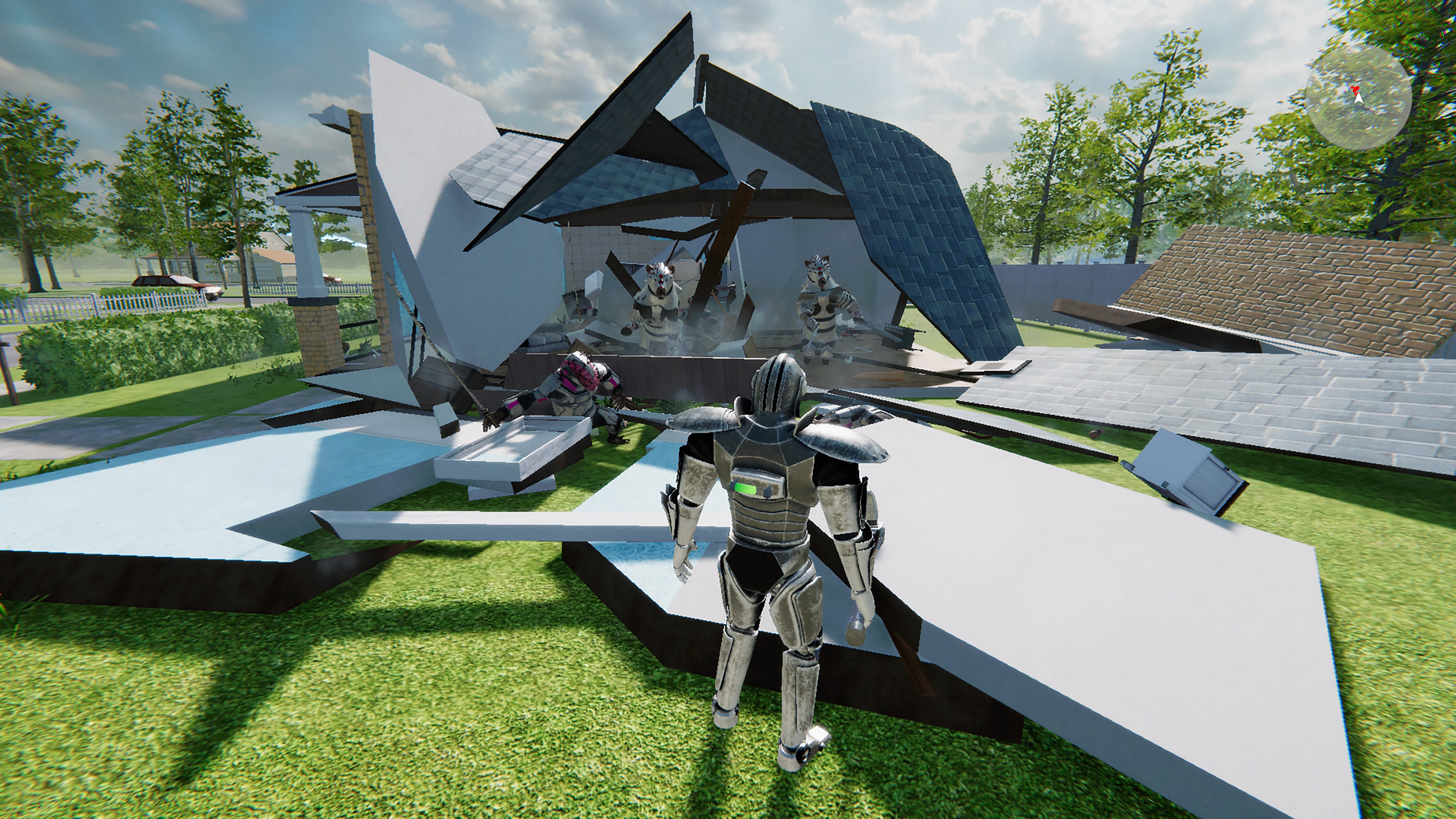The image size is (1456, 819).
Task: Click the white player arrow on the minimap
Action: coord(1359,99)
